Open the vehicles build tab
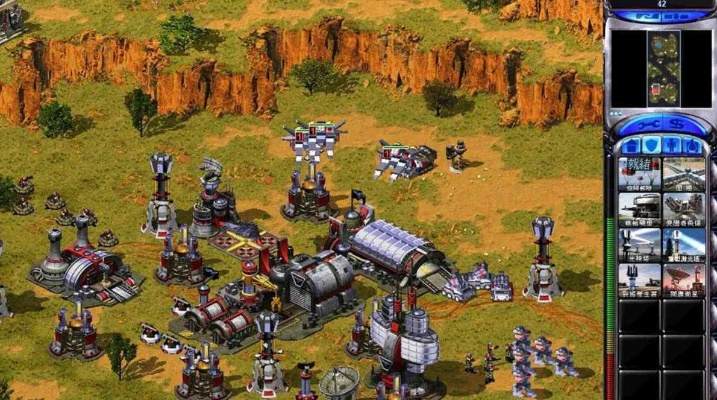Viewport: 717px width, 400px height. click(691, 146)
